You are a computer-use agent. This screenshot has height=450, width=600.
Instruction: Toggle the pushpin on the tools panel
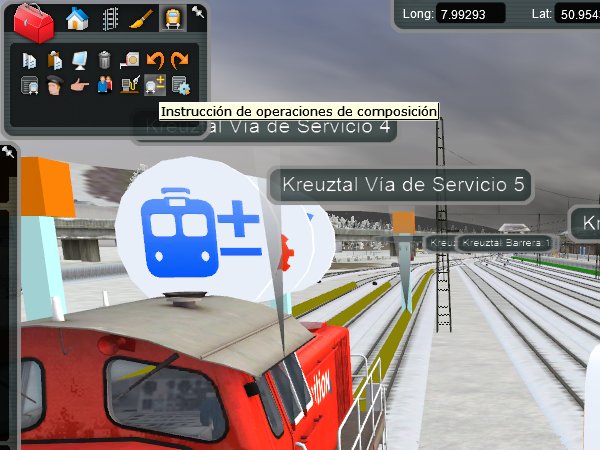point(198,12)
